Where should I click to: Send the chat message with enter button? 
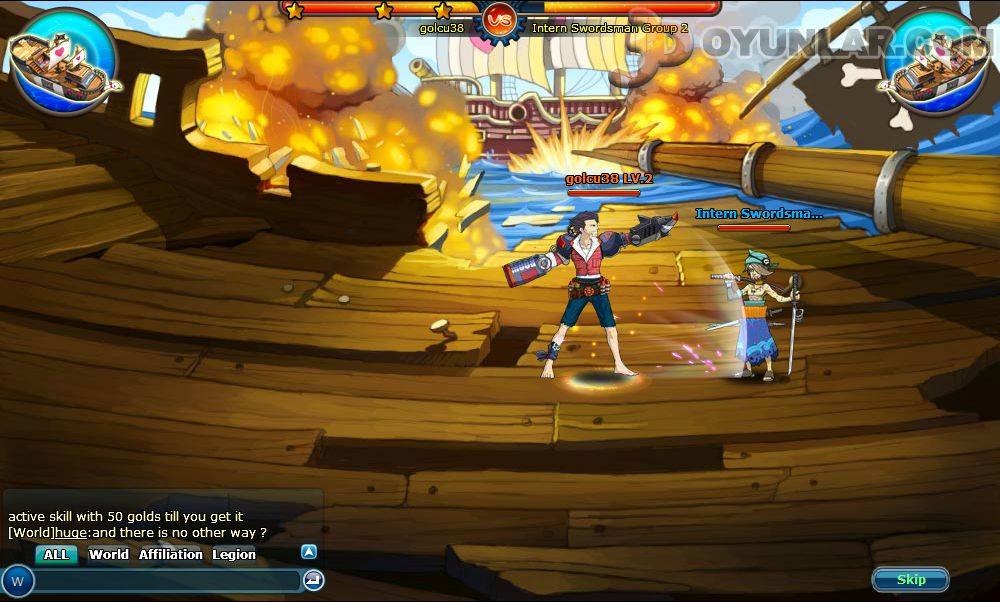313,580
